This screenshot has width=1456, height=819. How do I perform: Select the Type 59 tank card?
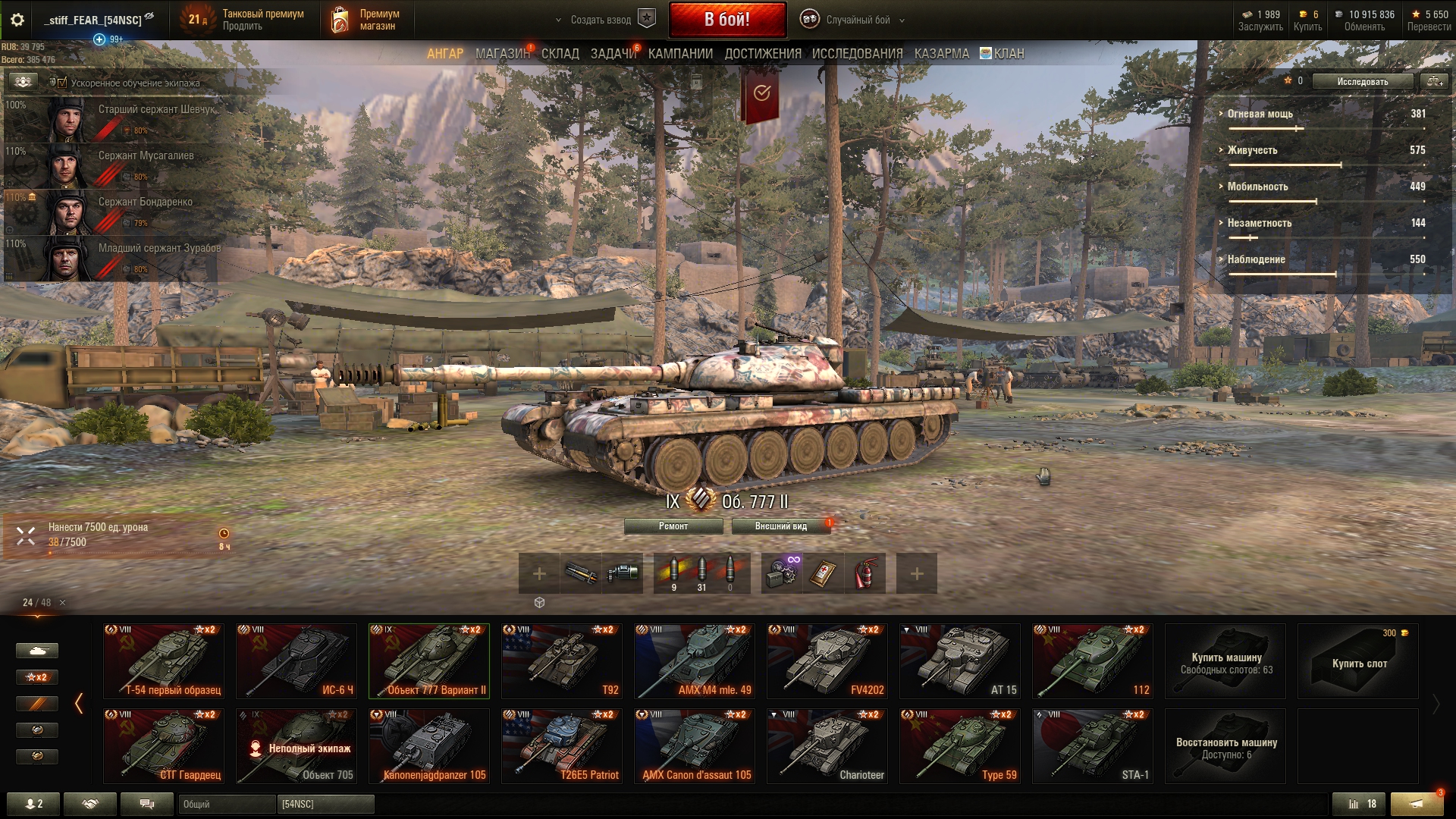click(959, 745)
